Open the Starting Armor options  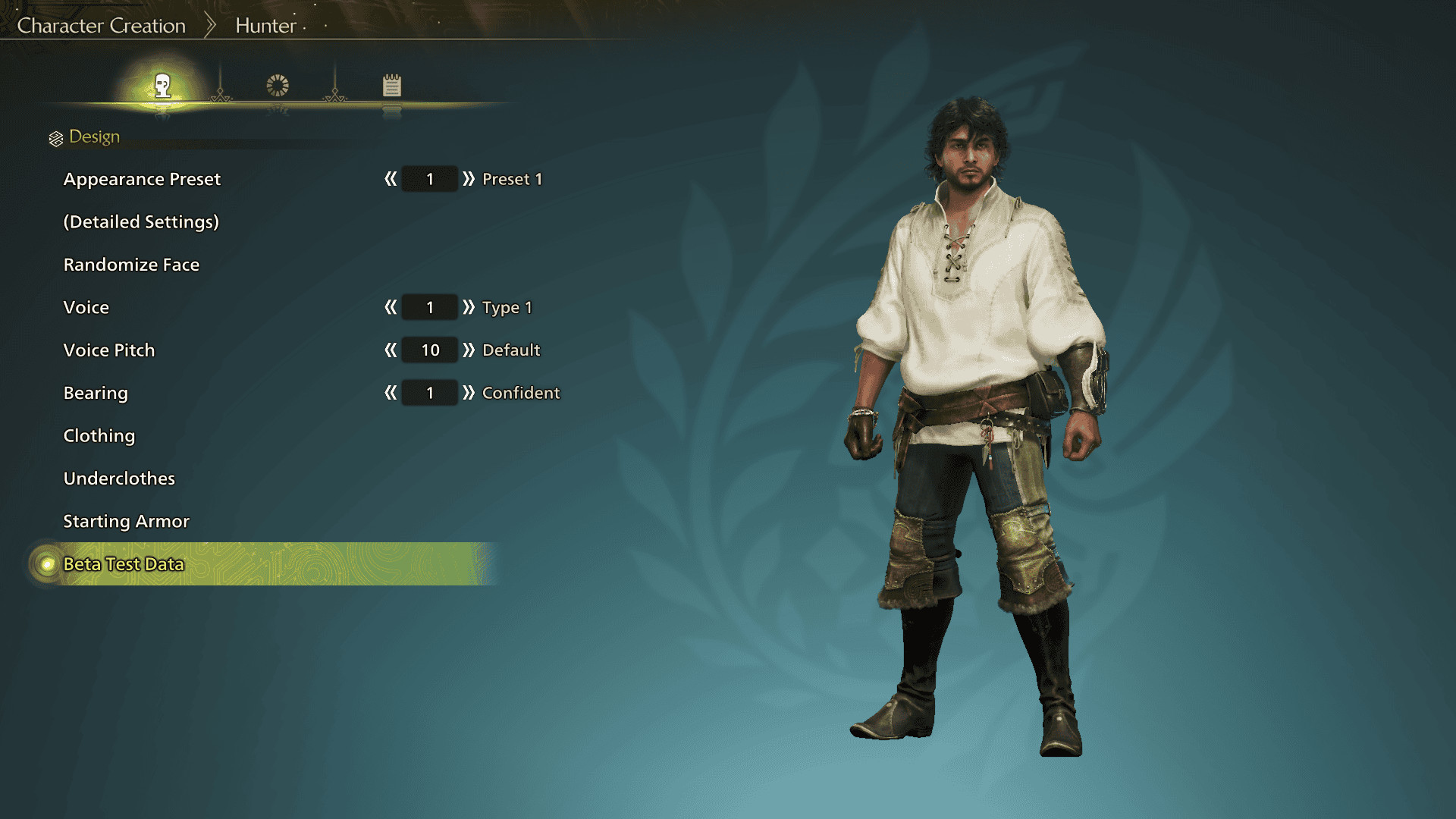click(x=125, y=521)
